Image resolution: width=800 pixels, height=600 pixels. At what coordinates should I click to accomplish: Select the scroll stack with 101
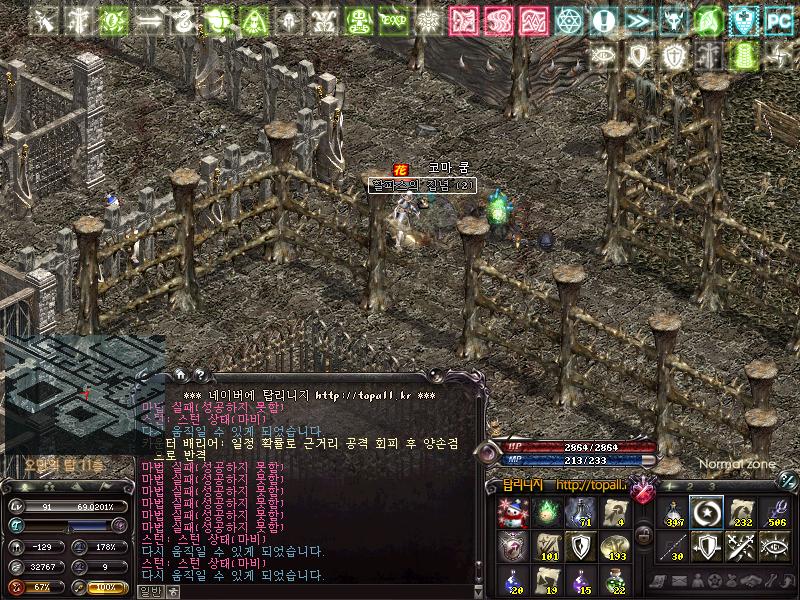click(x=546, y=547)
